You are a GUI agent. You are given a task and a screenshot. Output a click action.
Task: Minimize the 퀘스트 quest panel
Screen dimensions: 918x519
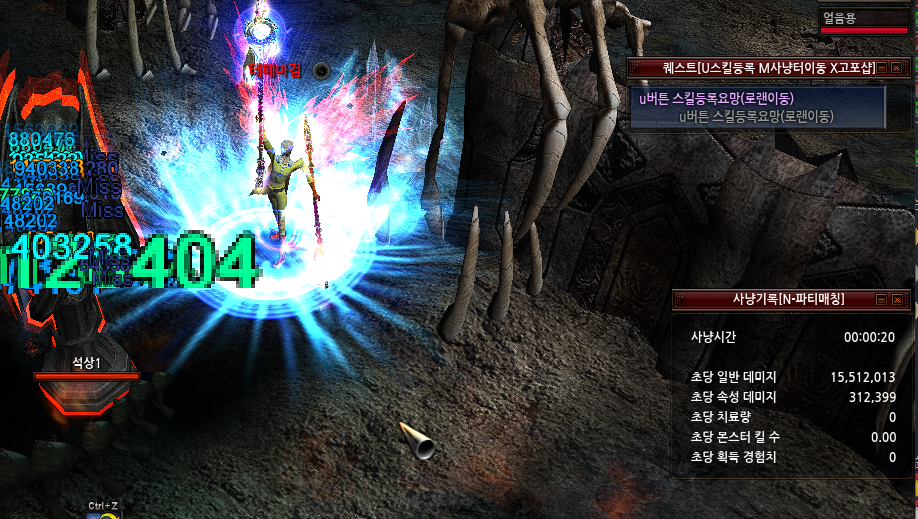coord(881,68)
